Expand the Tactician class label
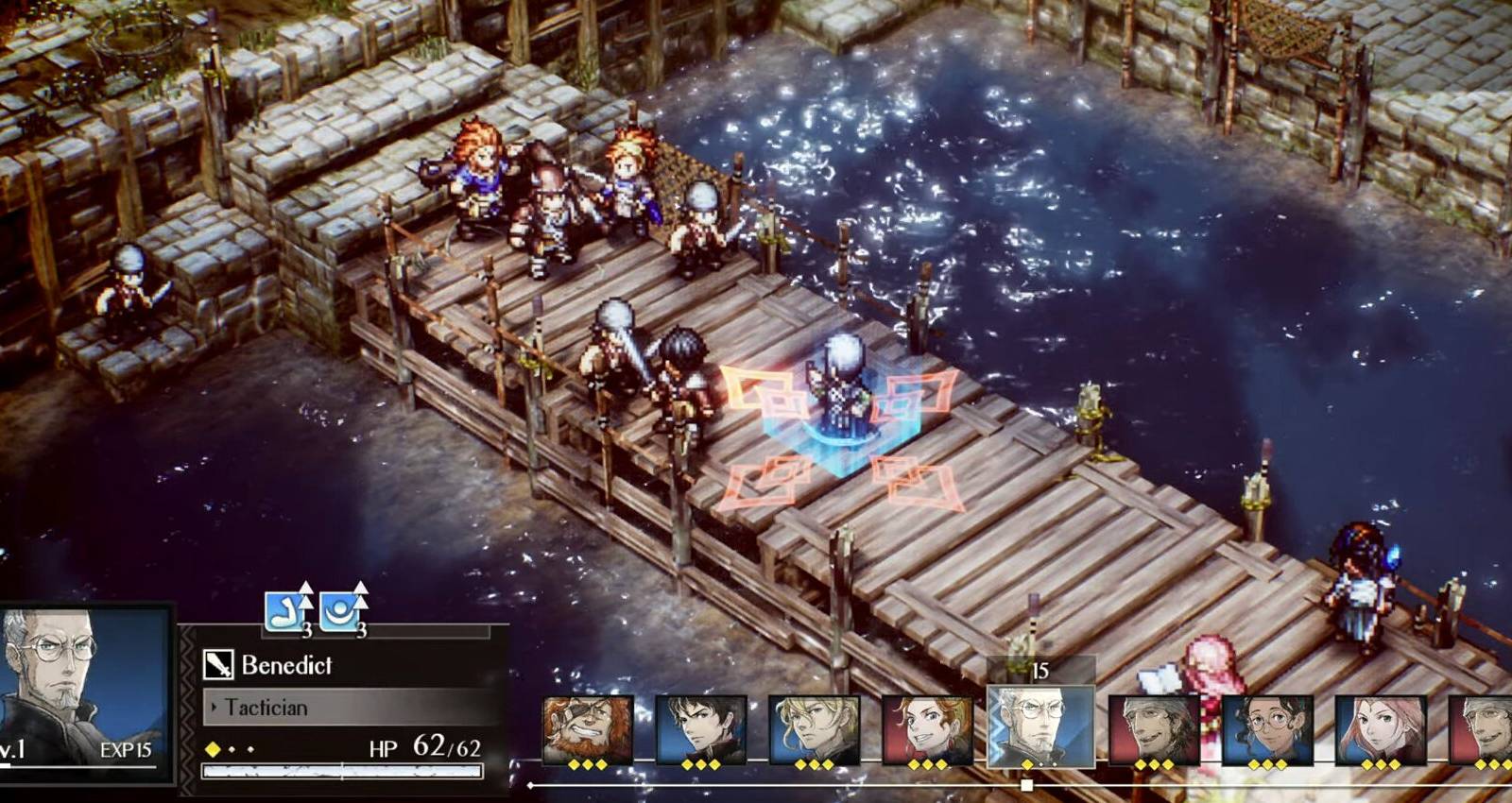 coord(266,707)
